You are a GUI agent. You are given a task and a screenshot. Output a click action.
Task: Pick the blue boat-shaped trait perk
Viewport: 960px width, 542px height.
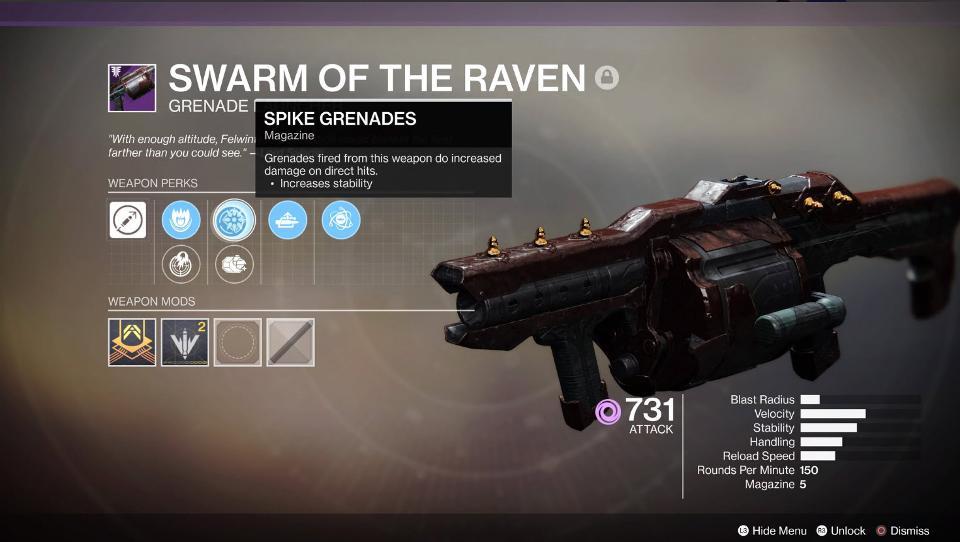288,220
